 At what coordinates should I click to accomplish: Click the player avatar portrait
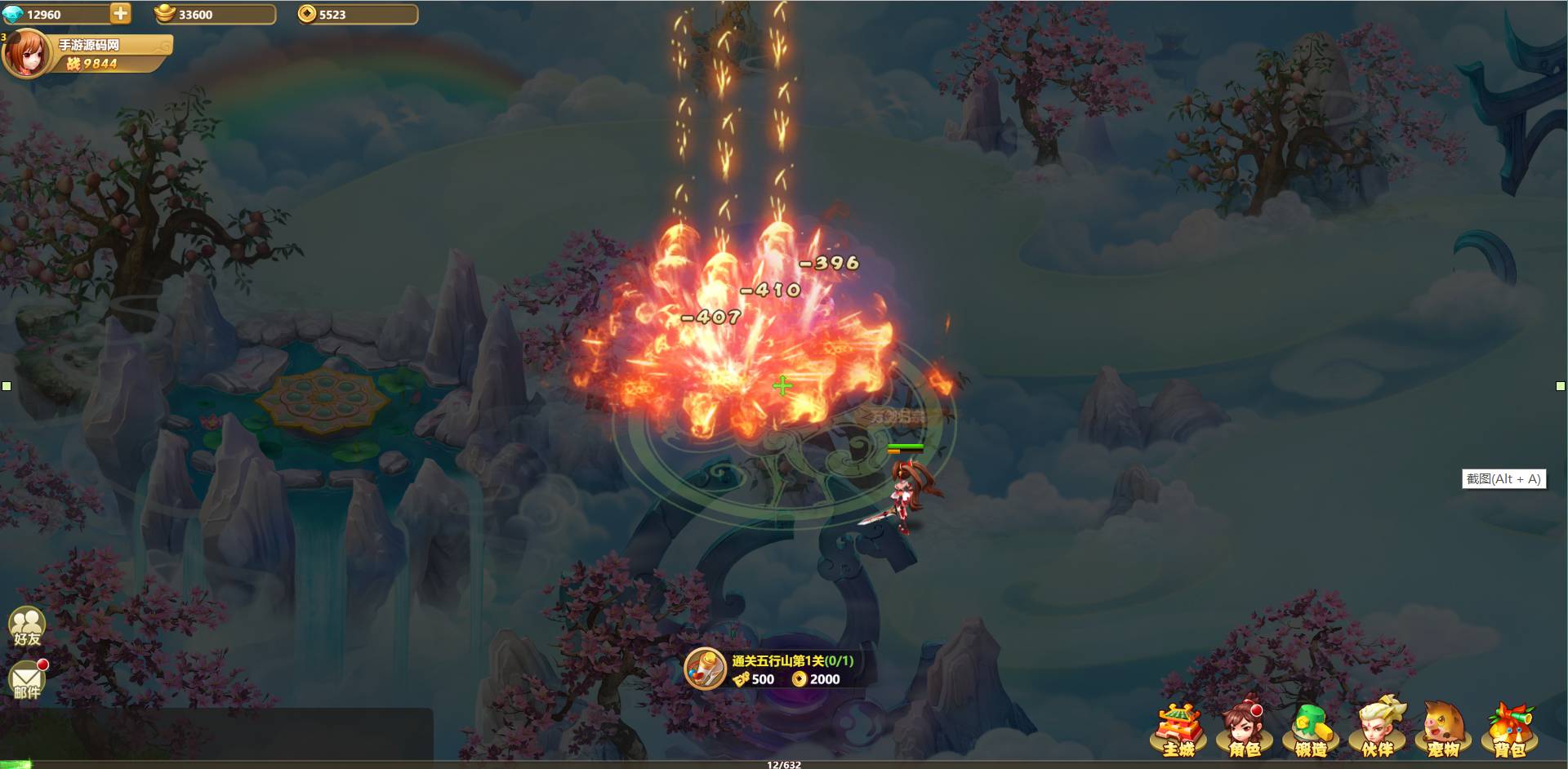[27, 54]
